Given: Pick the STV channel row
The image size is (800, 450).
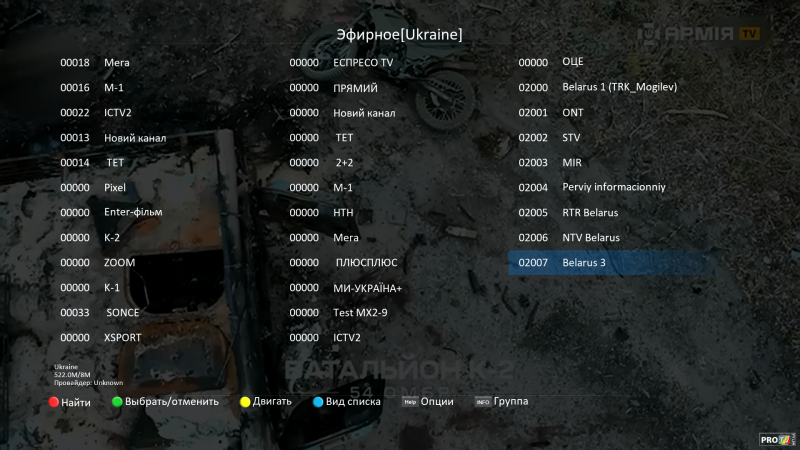Looking at the screenshot, I should [571, 137].
